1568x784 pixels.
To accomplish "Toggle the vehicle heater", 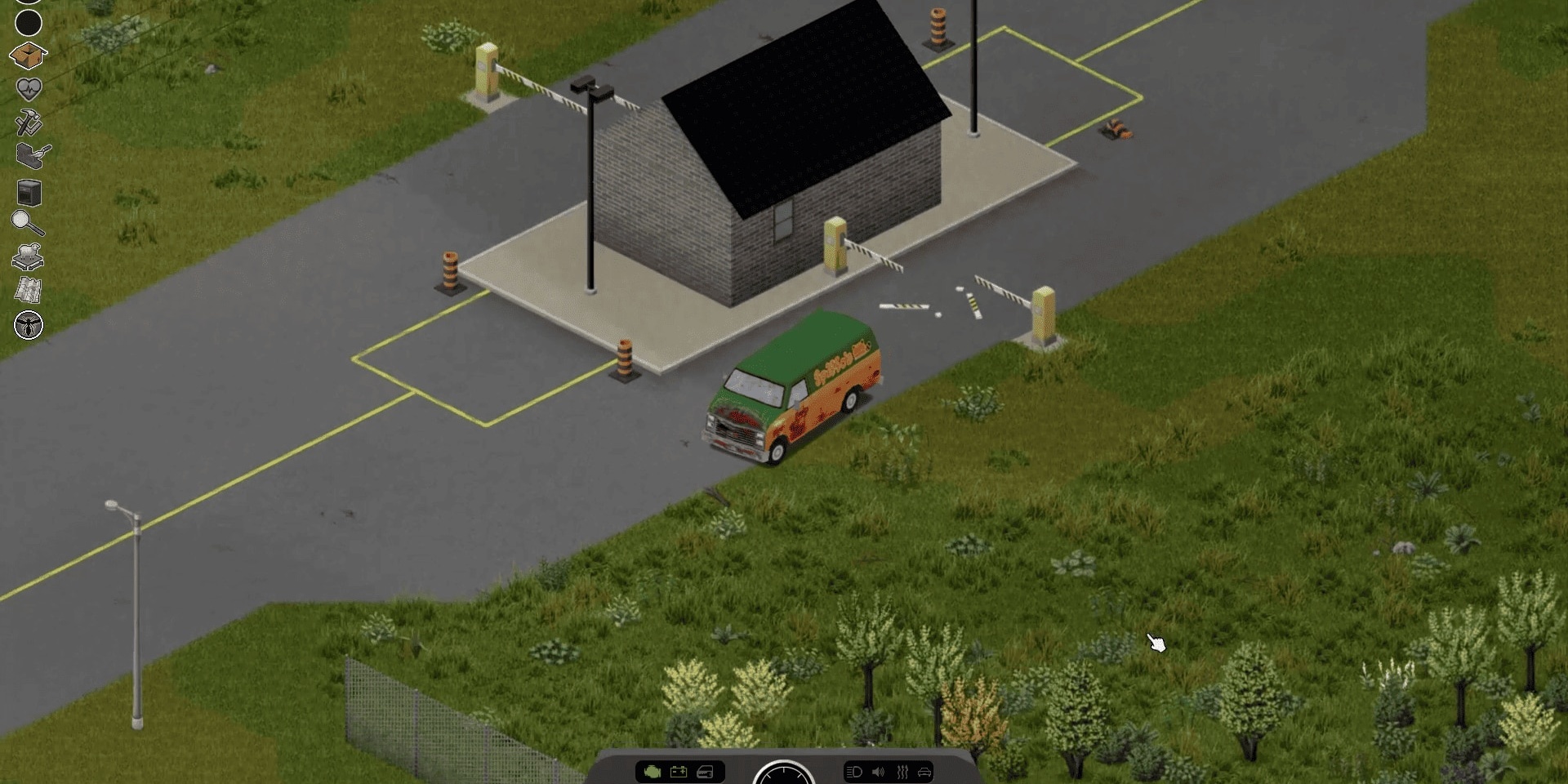I will tap(902, 772).
